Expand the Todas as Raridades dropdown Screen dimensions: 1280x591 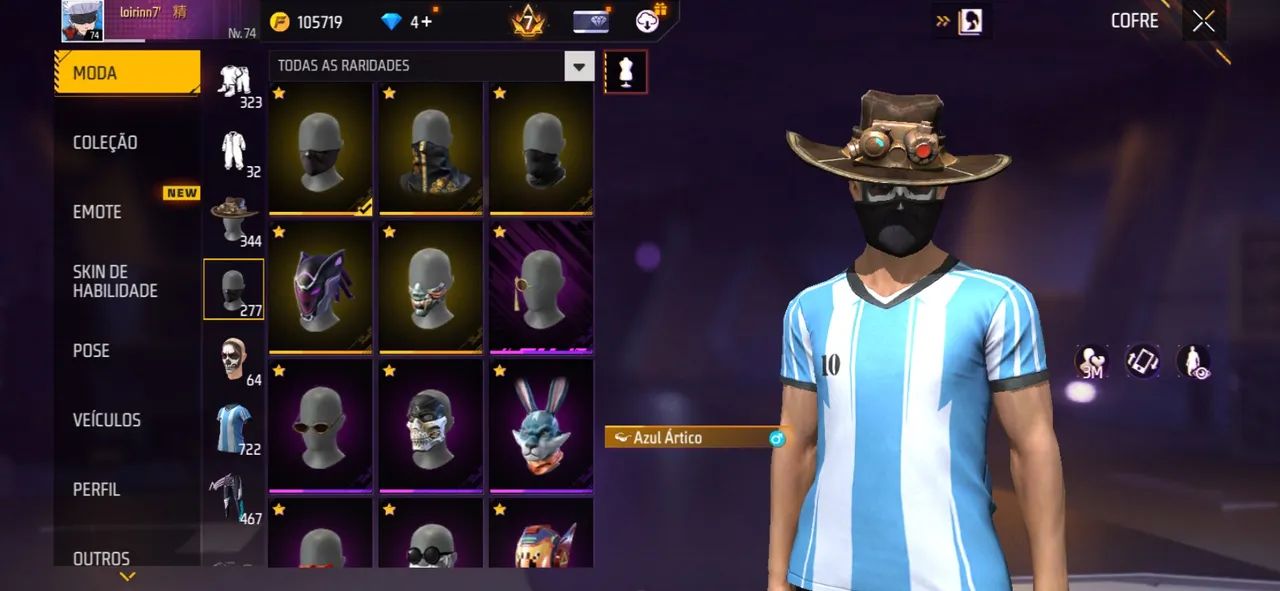pos(579,66)
